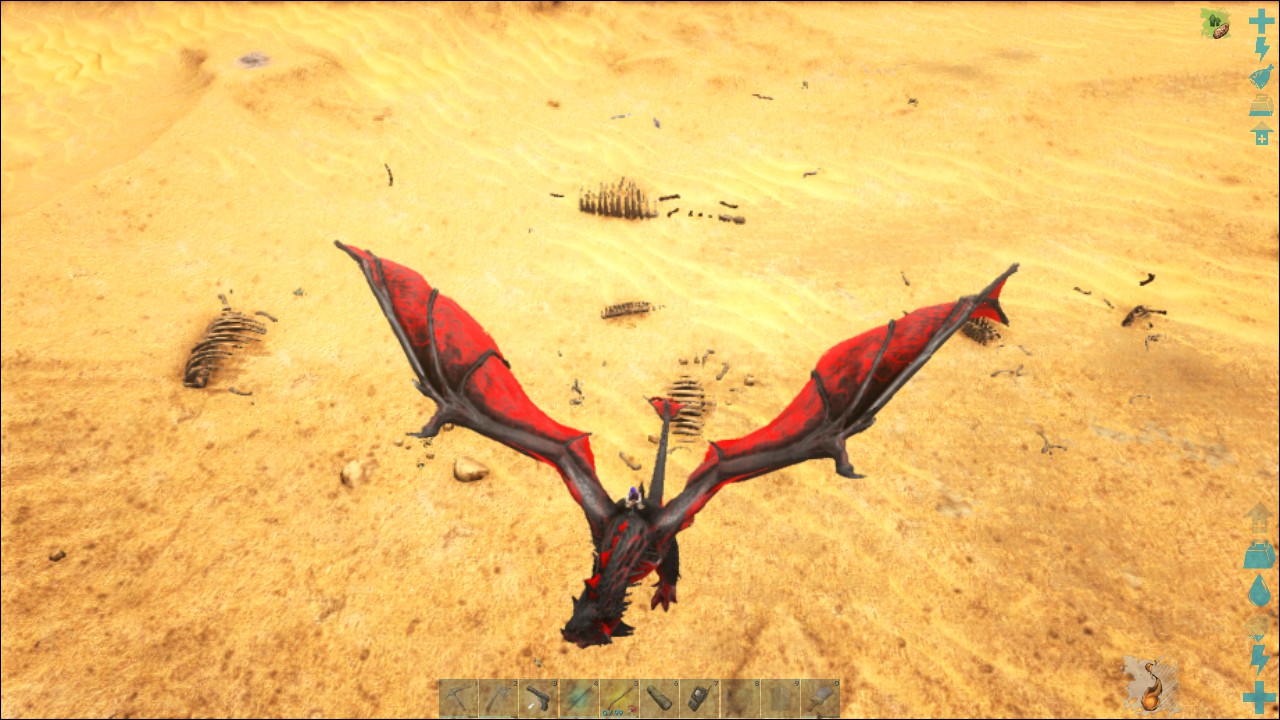Select the teal item in hotbar slot 4

pos(579,698)
